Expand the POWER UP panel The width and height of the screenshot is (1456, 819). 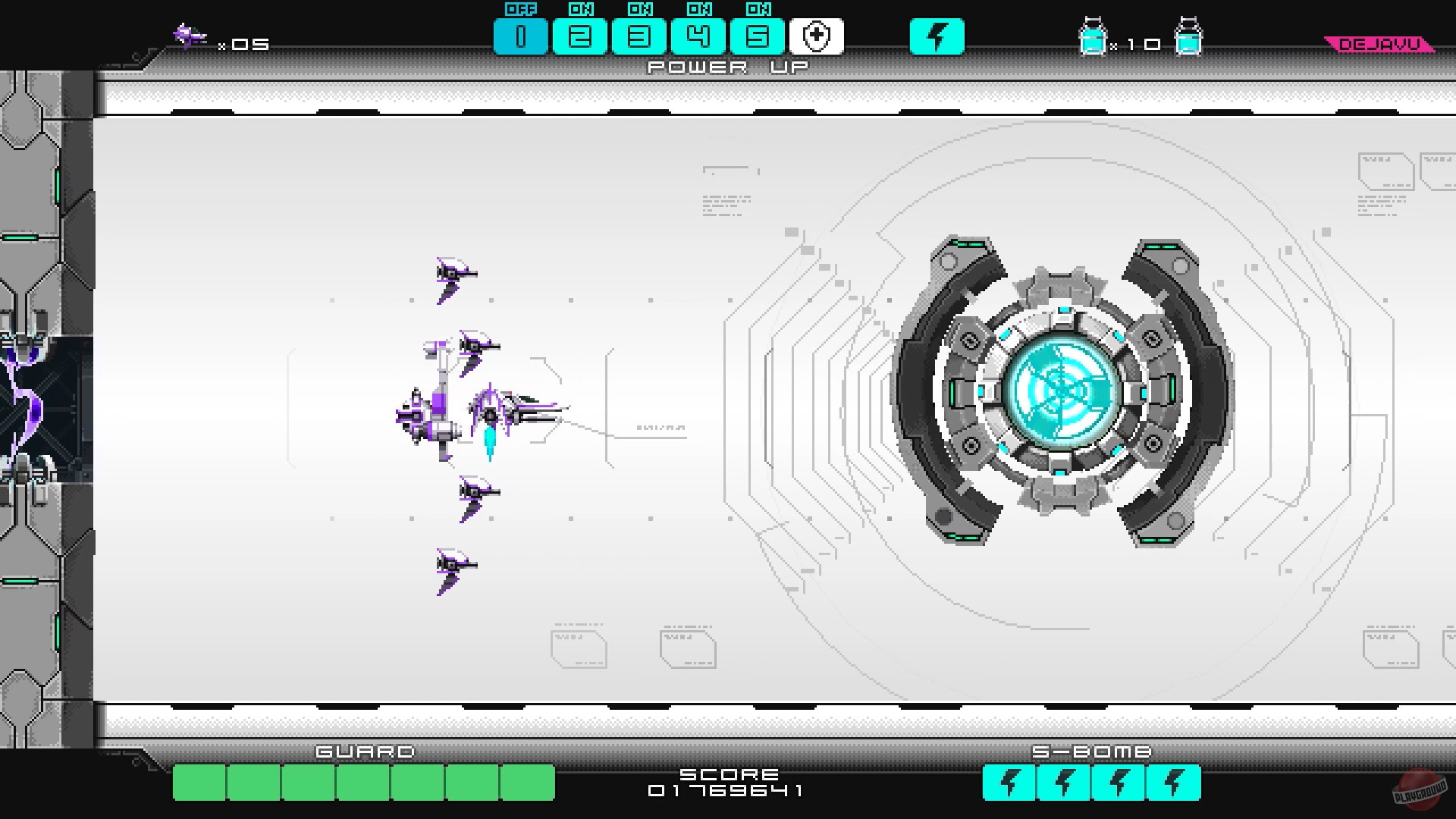tap(726, 67)
